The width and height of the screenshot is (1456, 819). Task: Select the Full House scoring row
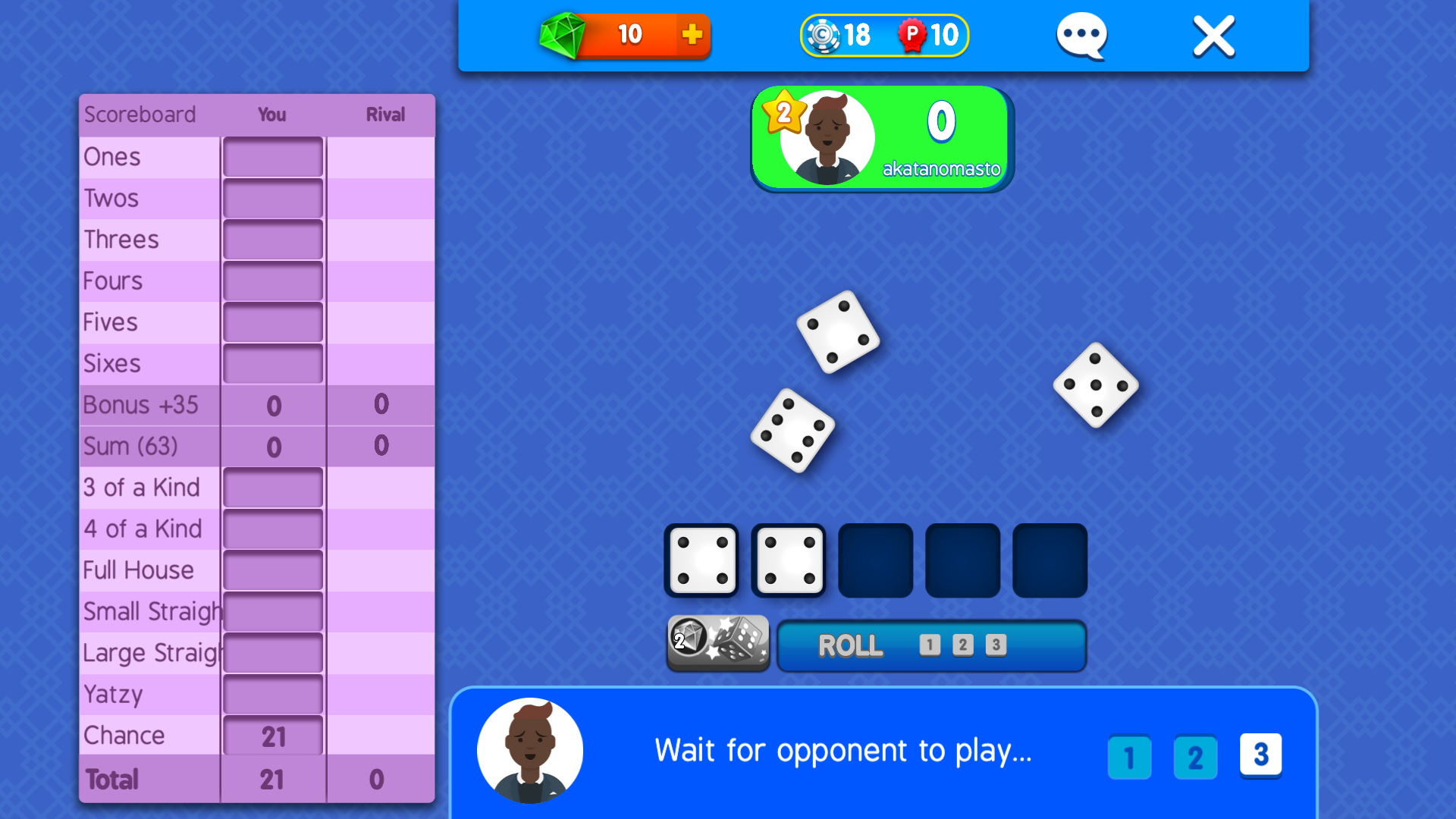tap(272, 570)
